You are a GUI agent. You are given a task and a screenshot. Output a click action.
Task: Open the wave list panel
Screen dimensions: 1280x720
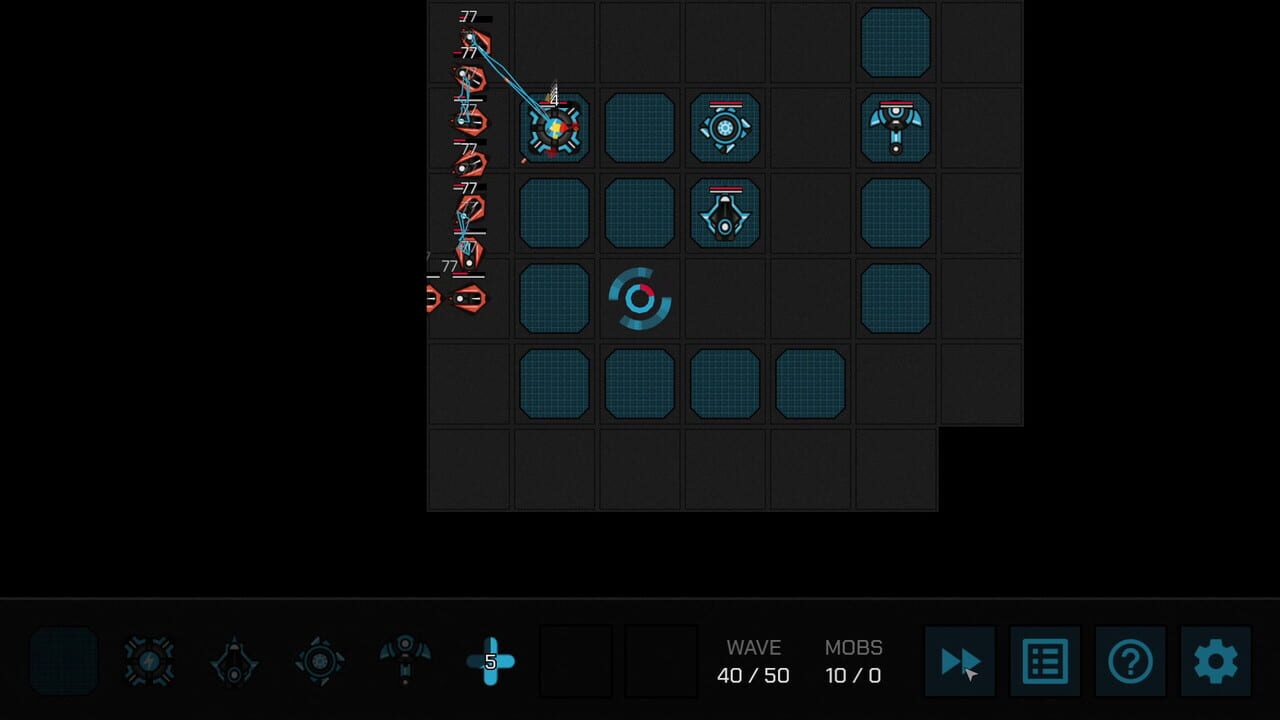[x=1045, y=662]
